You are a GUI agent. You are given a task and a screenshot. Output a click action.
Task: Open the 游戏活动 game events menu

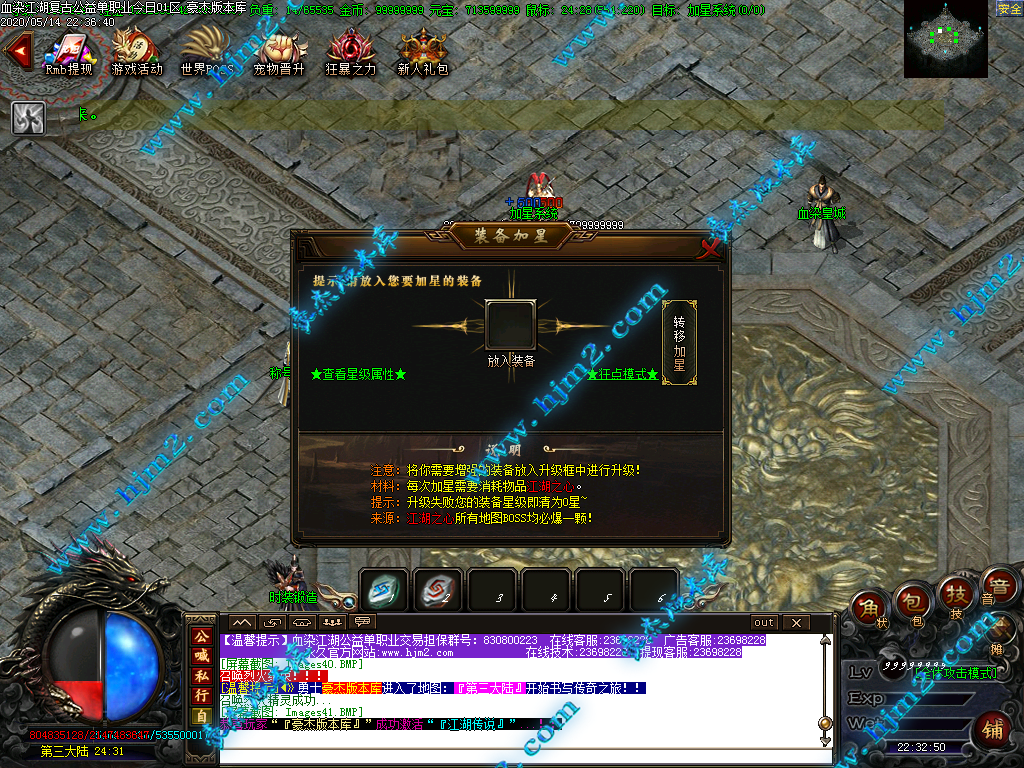[136, 52]
